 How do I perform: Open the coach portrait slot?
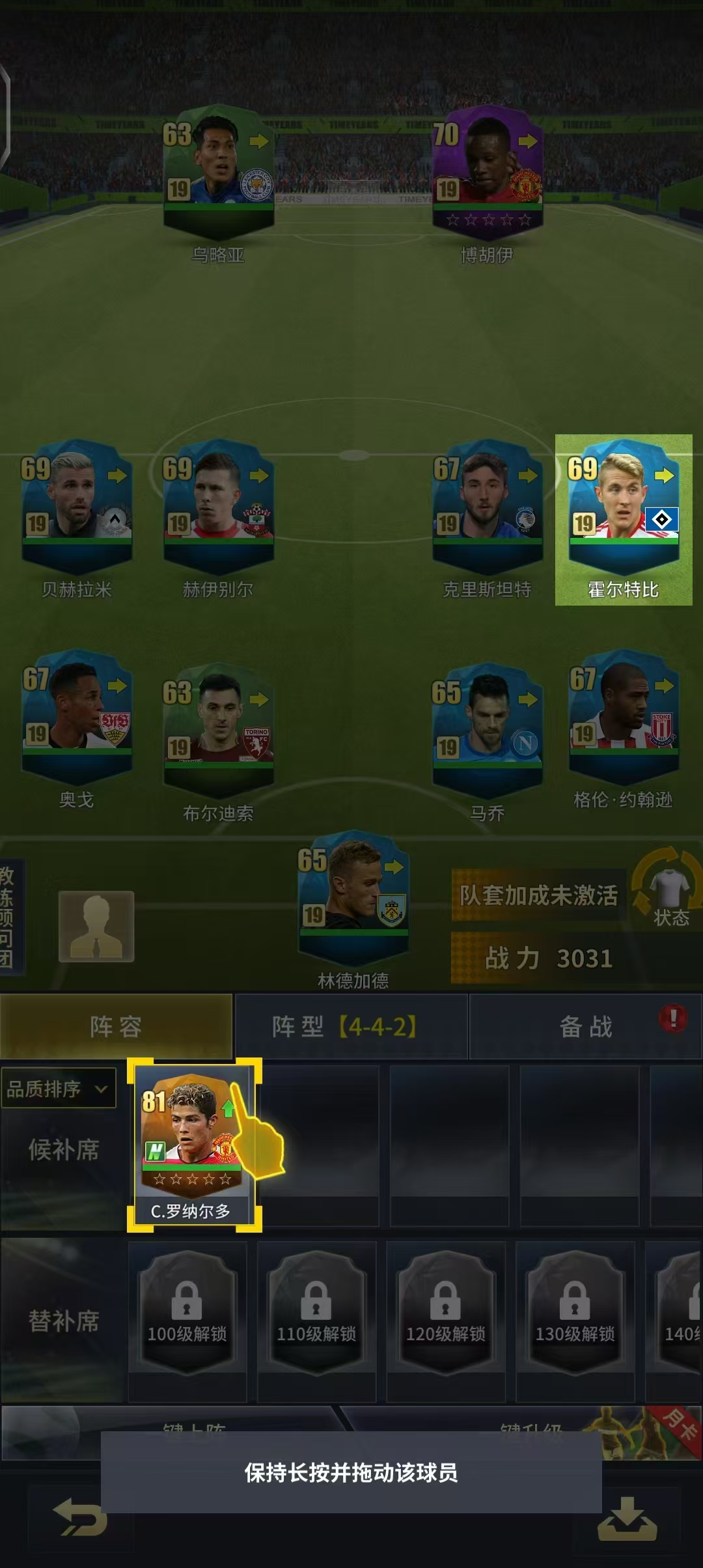tap(96, 926)
